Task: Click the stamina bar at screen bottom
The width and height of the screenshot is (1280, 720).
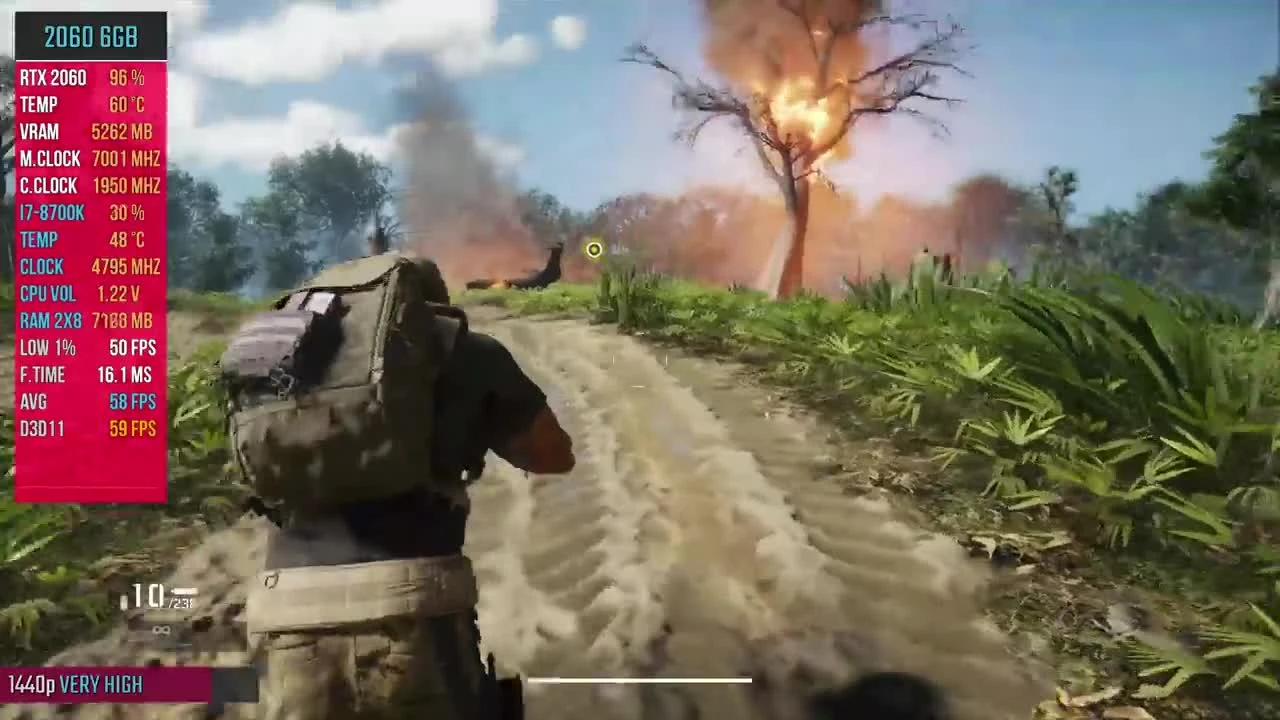Action: [640, 681]
